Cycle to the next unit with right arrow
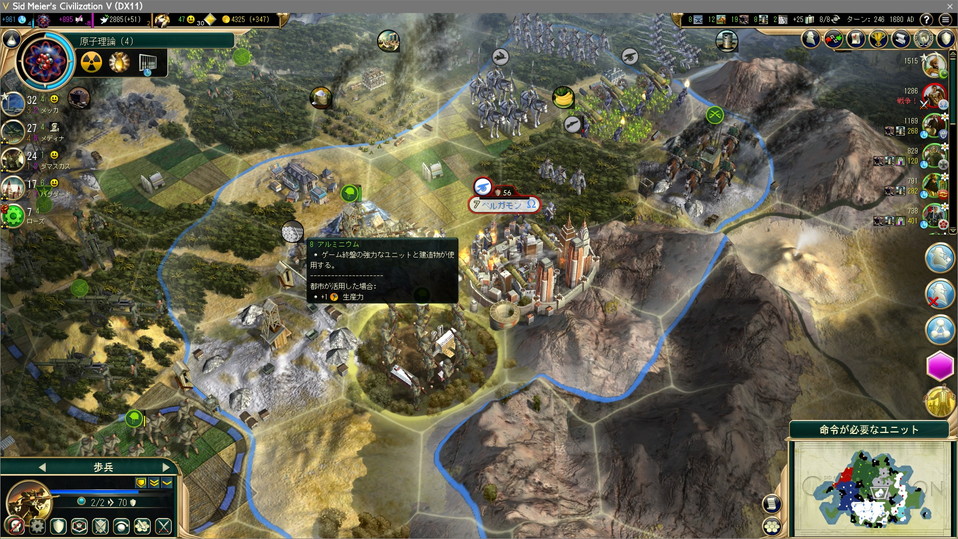This screenshot has width=958, height=539. [x=165, y=467]
